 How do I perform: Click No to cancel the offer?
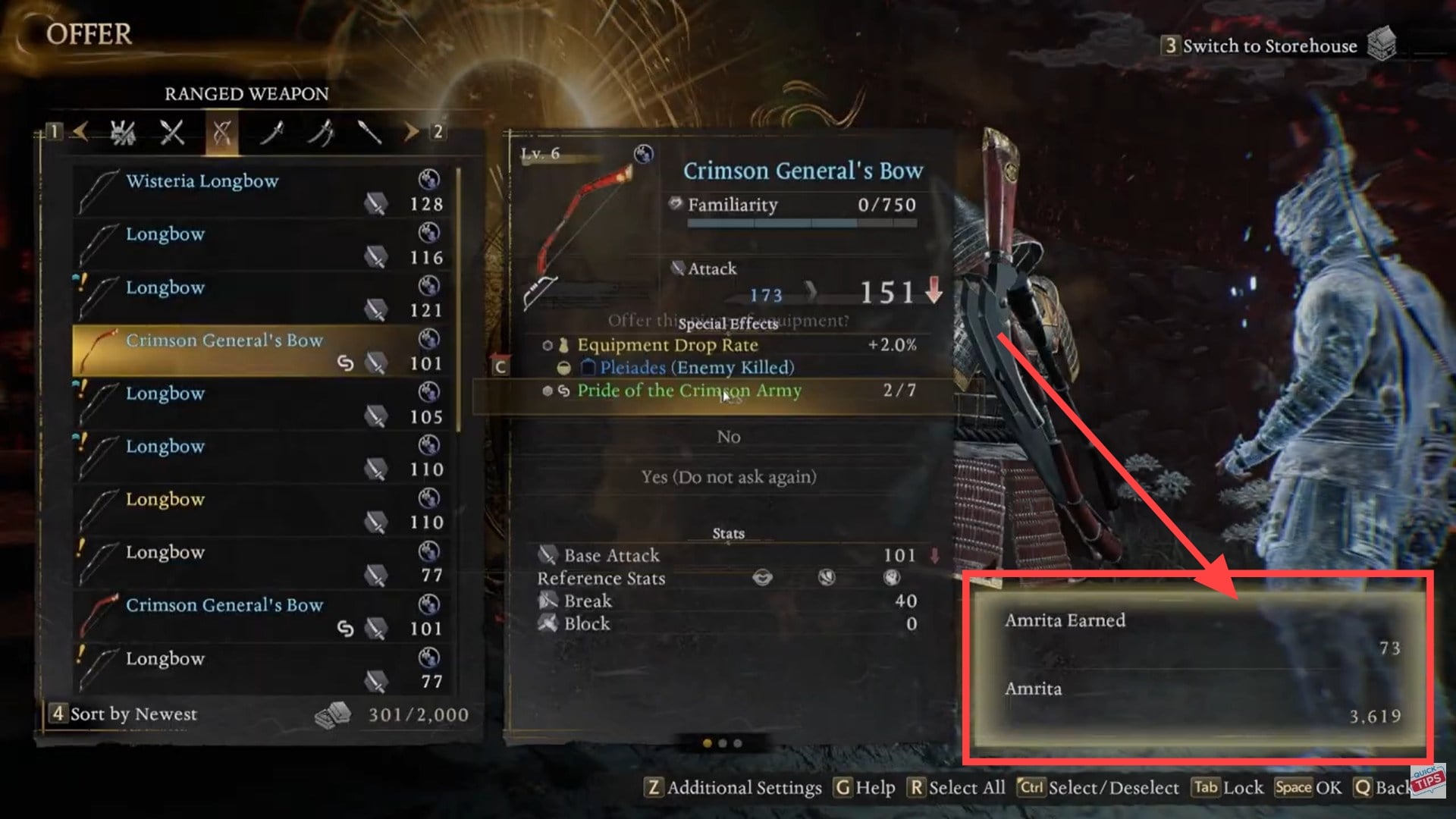[728, 437]
